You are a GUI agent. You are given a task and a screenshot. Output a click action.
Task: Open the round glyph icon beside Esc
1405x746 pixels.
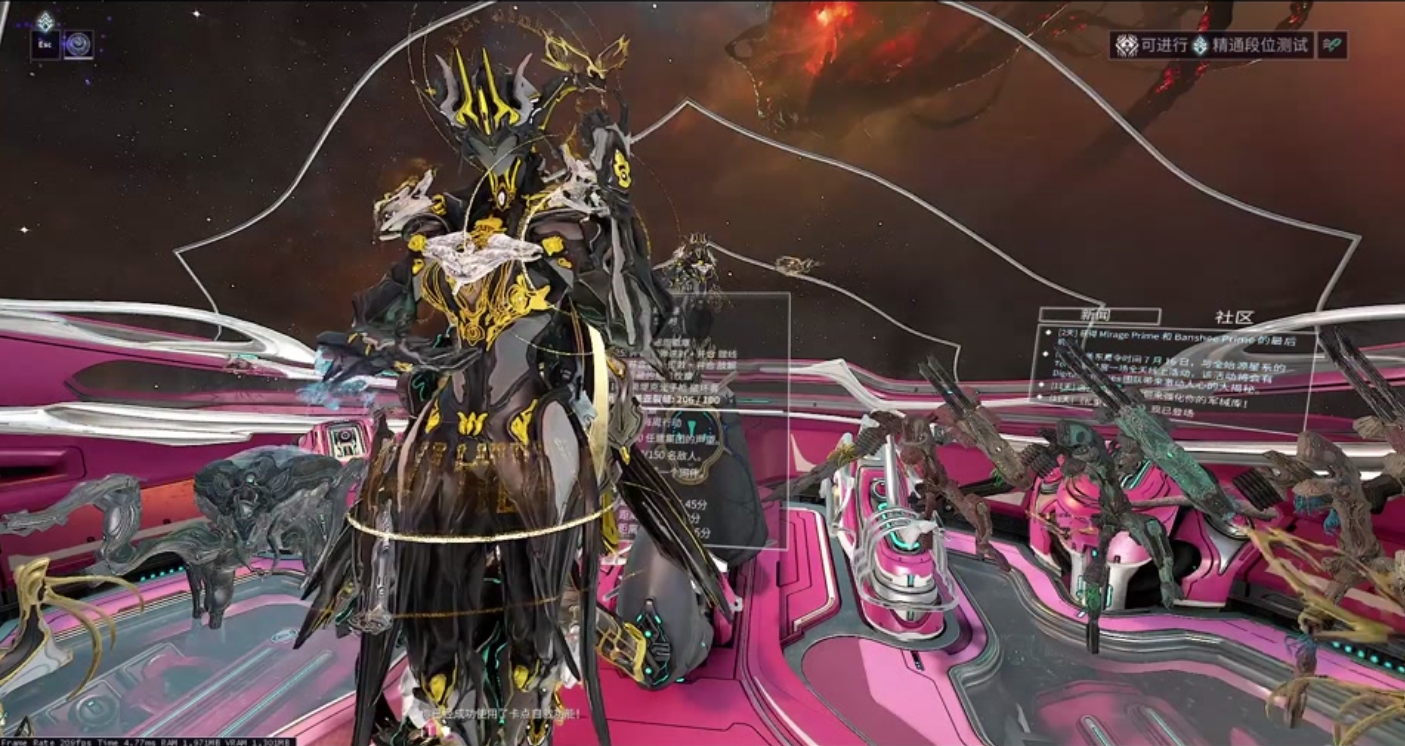78,44
